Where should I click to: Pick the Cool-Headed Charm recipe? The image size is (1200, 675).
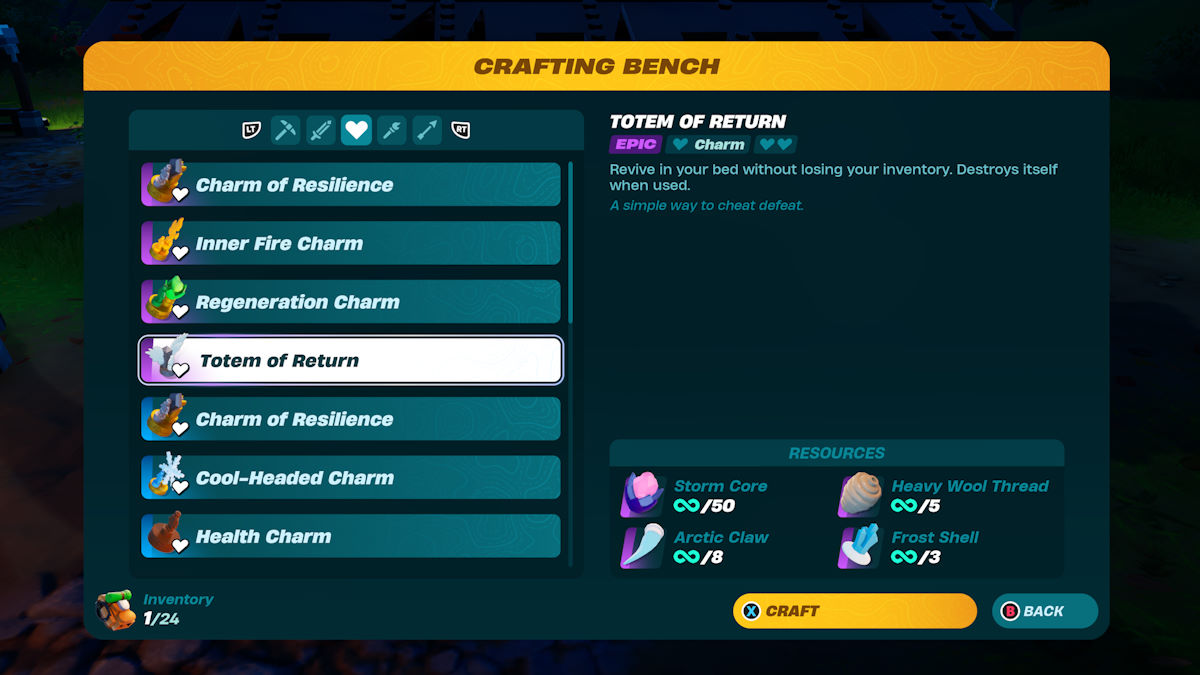(x=350, y=477)
